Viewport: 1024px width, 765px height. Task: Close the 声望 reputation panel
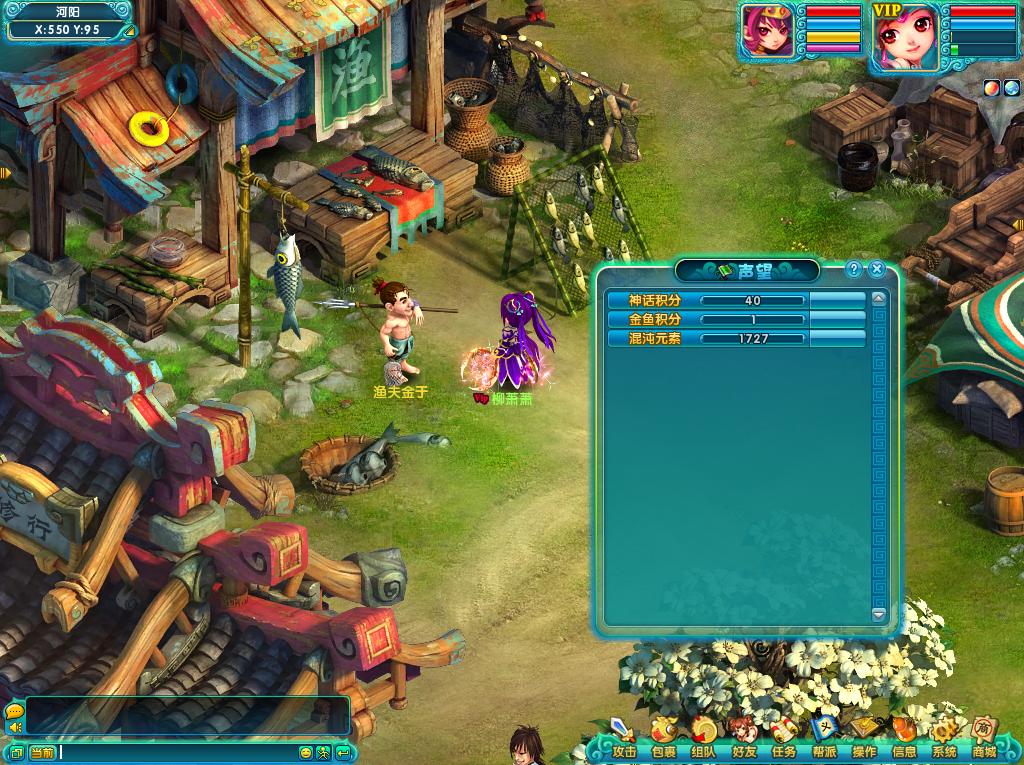[876, 269]
